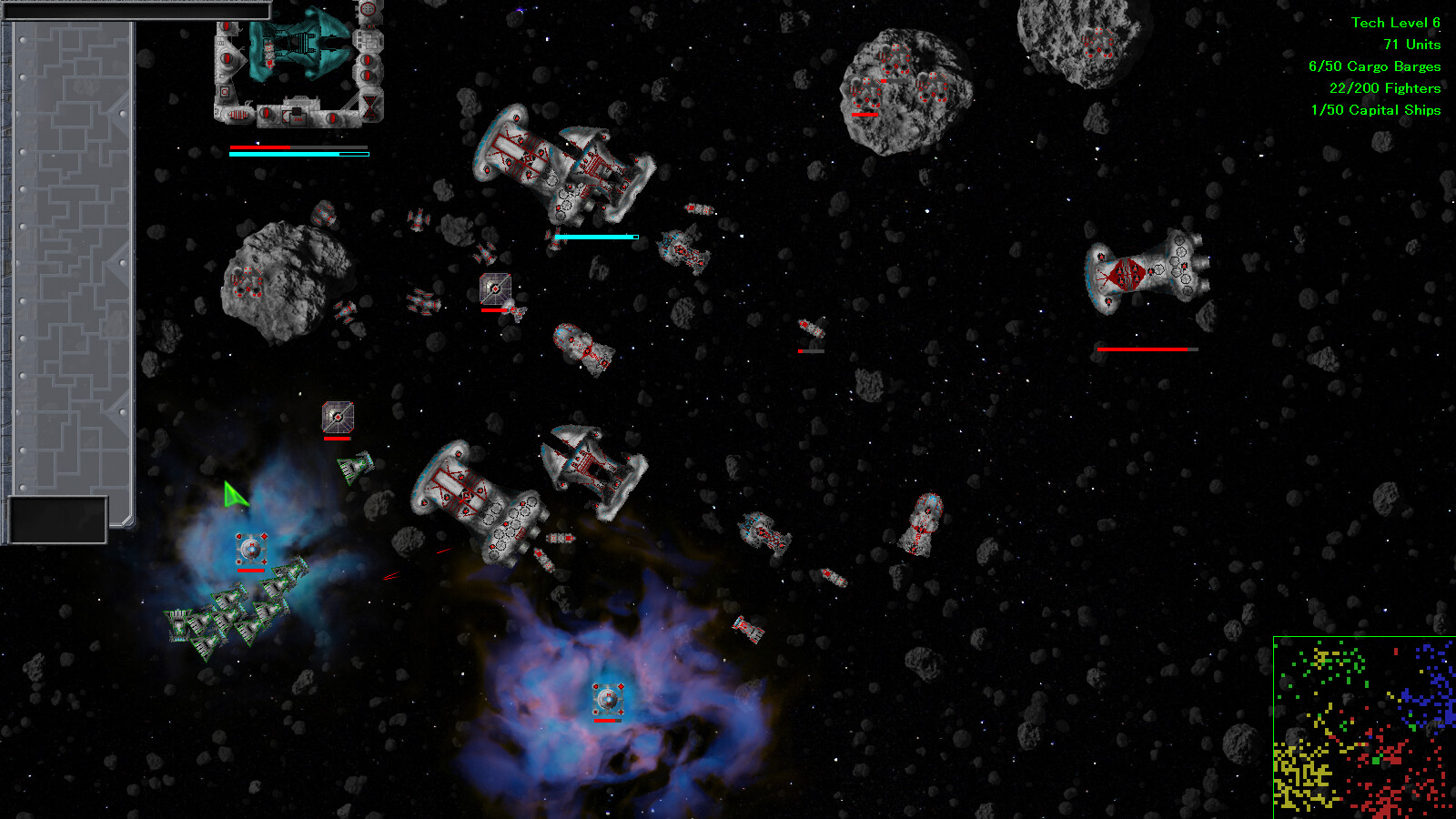Click the red health bar under the right capital ship
1456x819 pixels.
tap(1147, 348)
